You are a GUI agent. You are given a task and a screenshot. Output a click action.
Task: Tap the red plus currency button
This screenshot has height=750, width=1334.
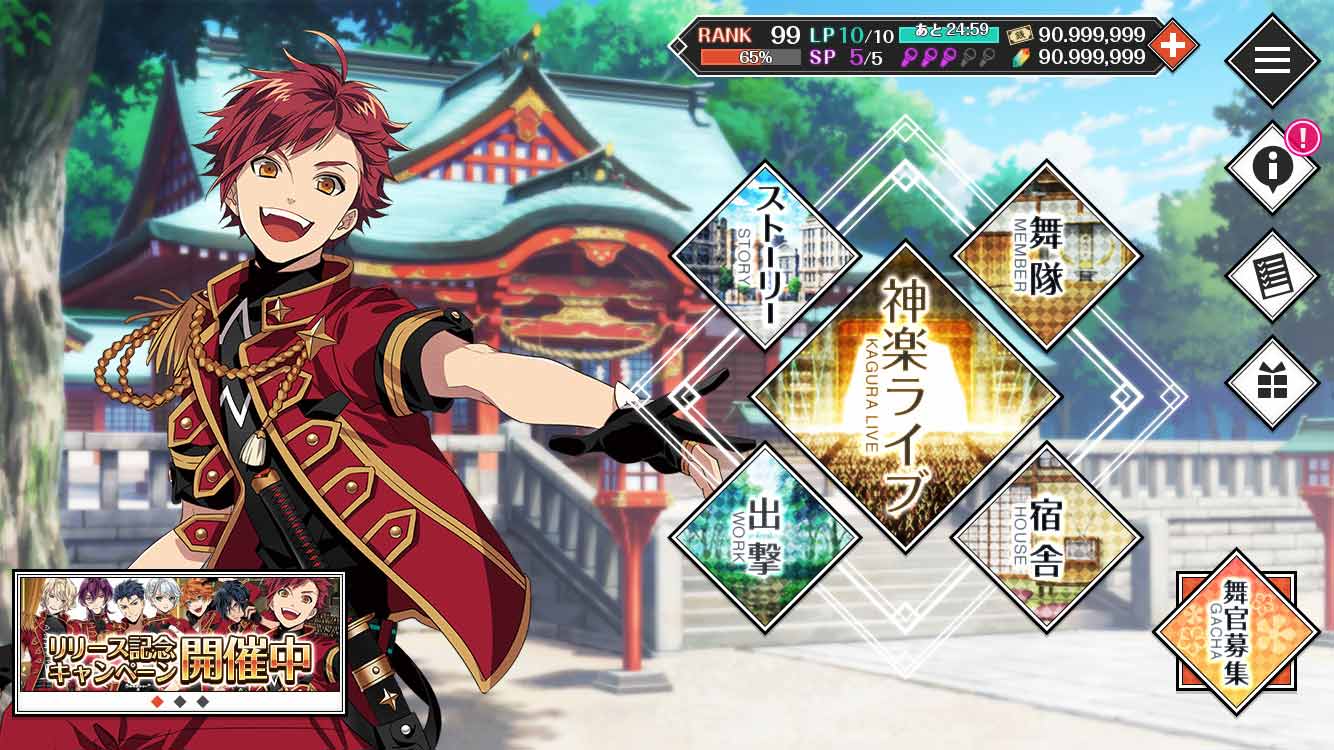click(1173, 45)
